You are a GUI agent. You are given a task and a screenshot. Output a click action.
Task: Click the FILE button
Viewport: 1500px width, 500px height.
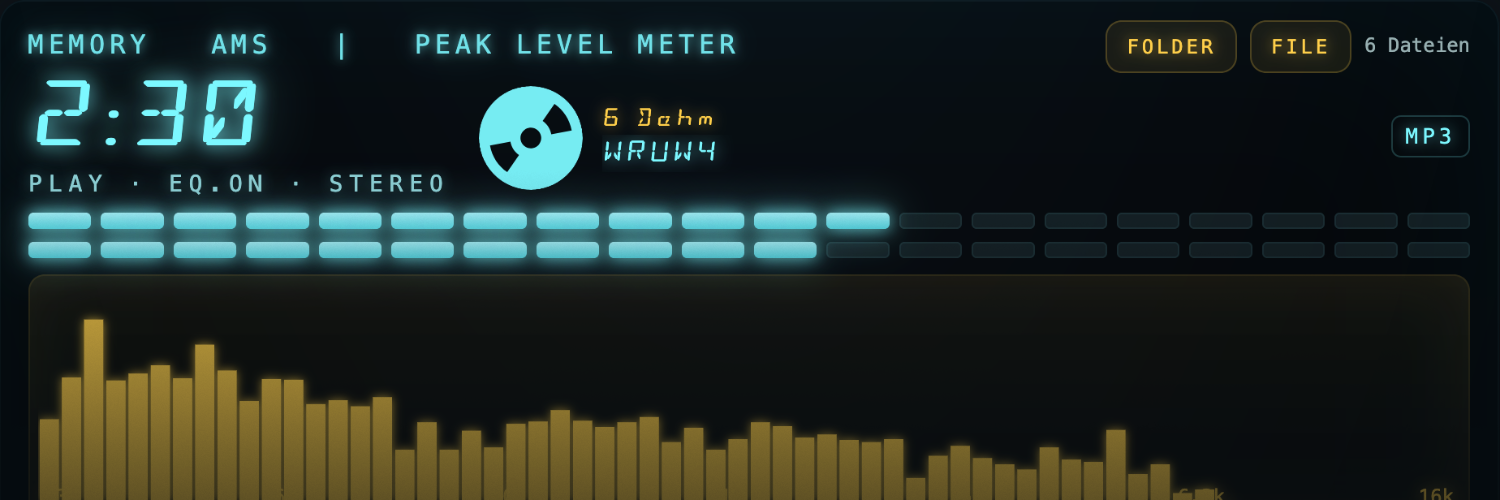pyautogui.click(x=1300, y=47)
